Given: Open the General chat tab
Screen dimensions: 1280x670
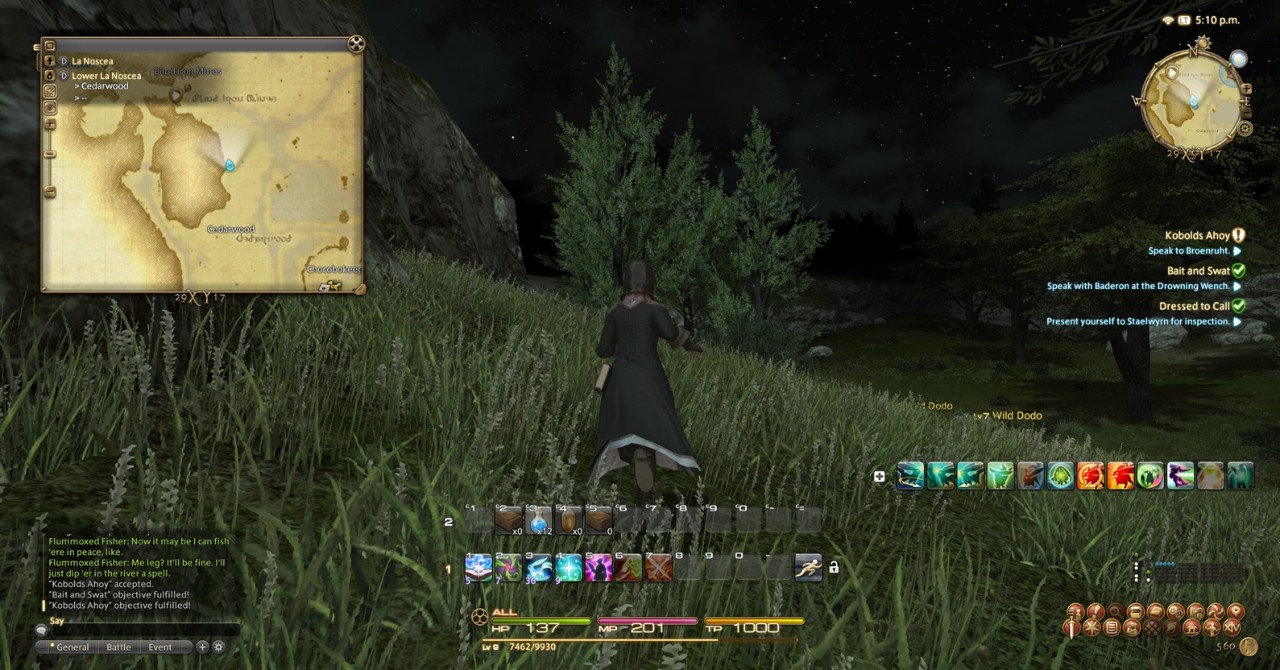Looking at the screenshot, I should click(x=72, y=647).
